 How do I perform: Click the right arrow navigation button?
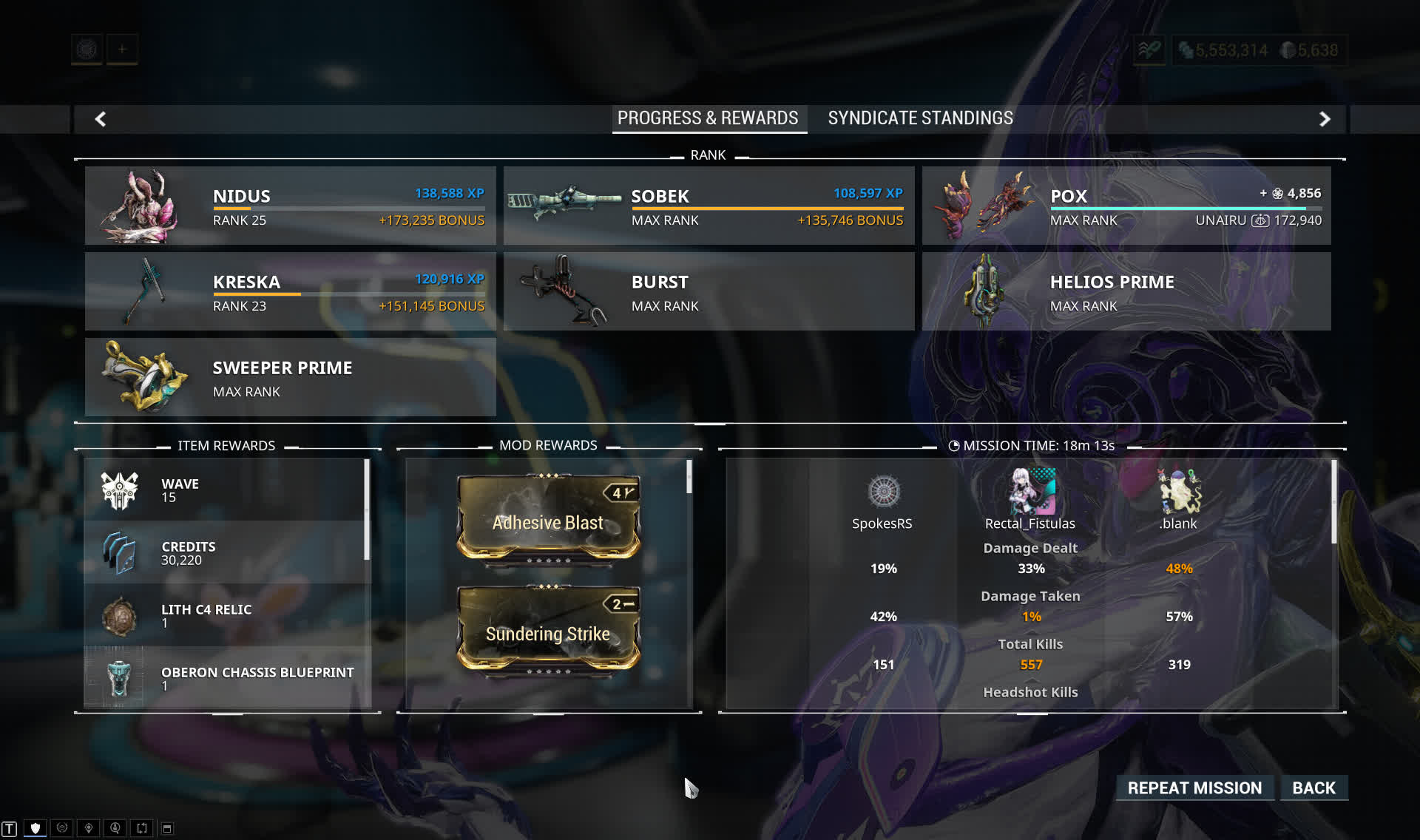click(x=1325, y=119)
